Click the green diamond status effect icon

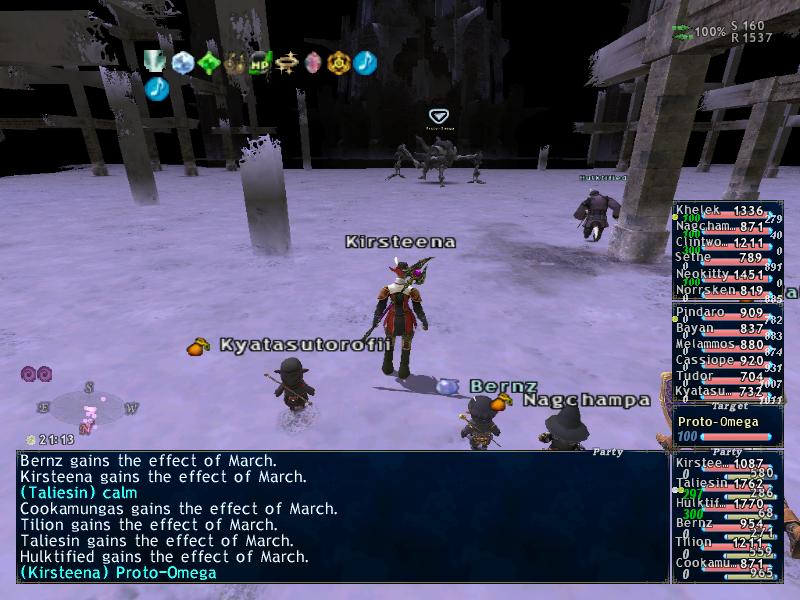click(209, 63)
